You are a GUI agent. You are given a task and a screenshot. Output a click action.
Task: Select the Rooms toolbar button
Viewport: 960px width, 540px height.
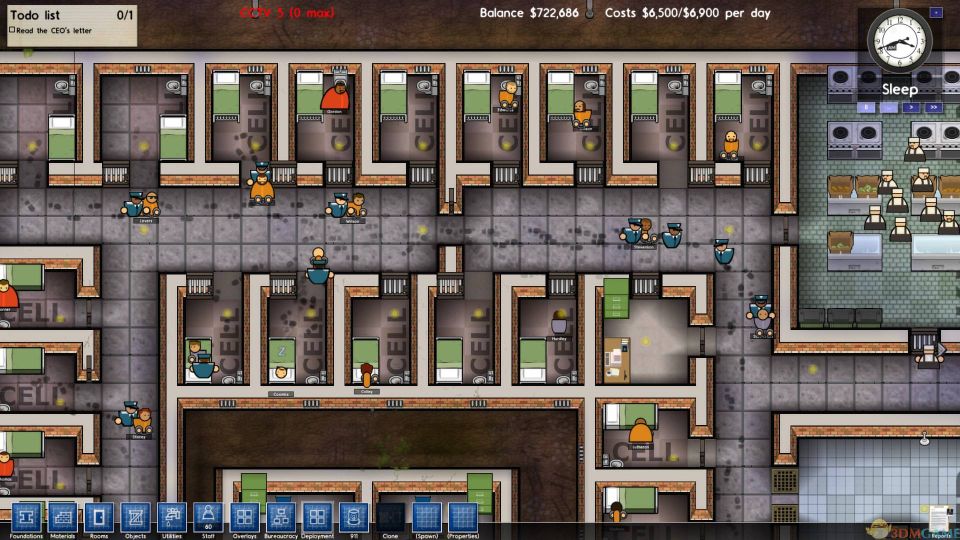[x=98, y=517]
